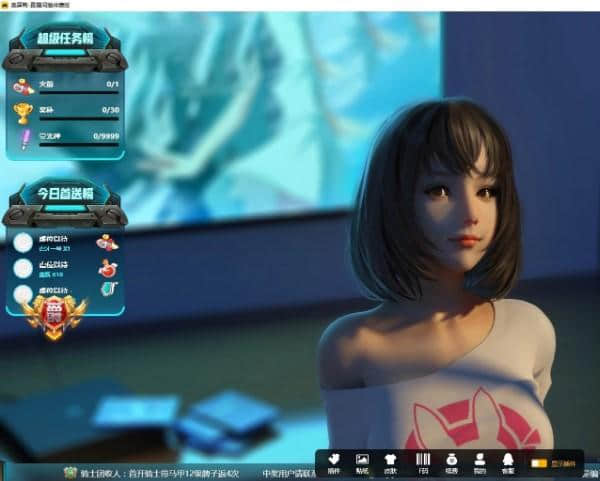600x481 pixels.
Task: Open the puzzle-piece plugin tool
Action: point(333,461)
